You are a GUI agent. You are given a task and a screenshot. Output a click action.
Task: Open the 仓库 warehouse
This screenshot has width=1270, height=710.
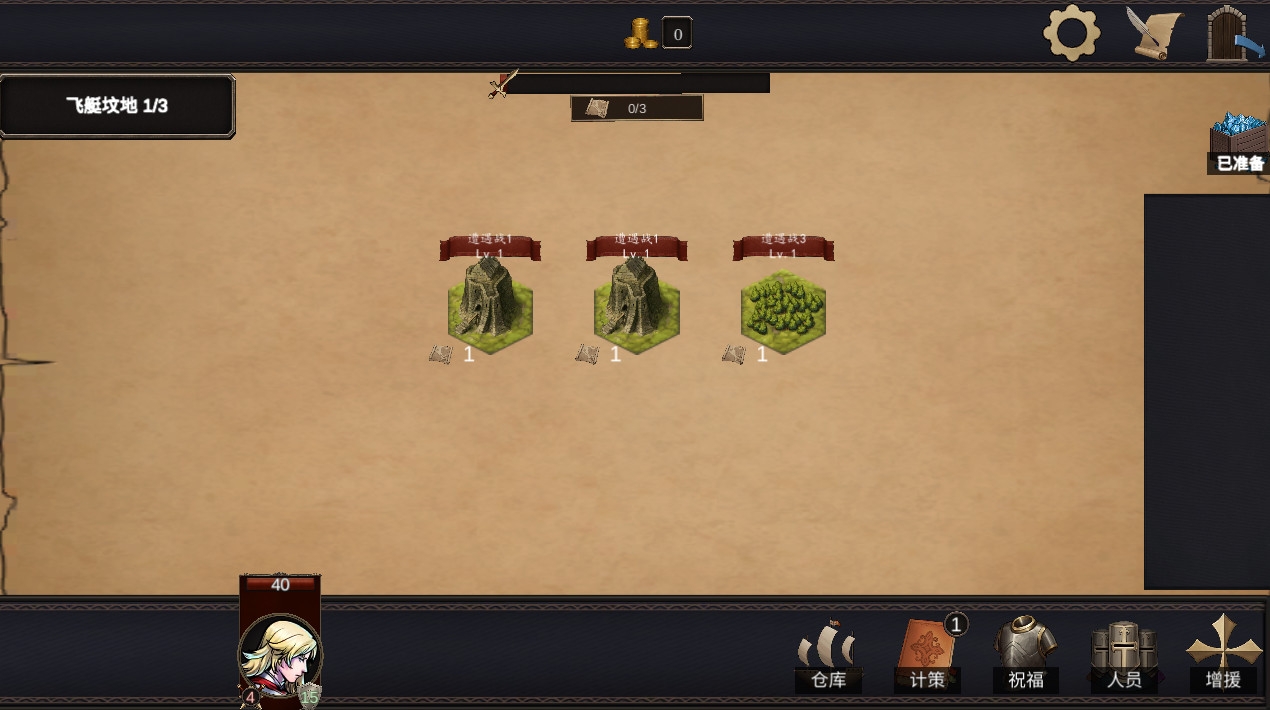coord(828,655)
